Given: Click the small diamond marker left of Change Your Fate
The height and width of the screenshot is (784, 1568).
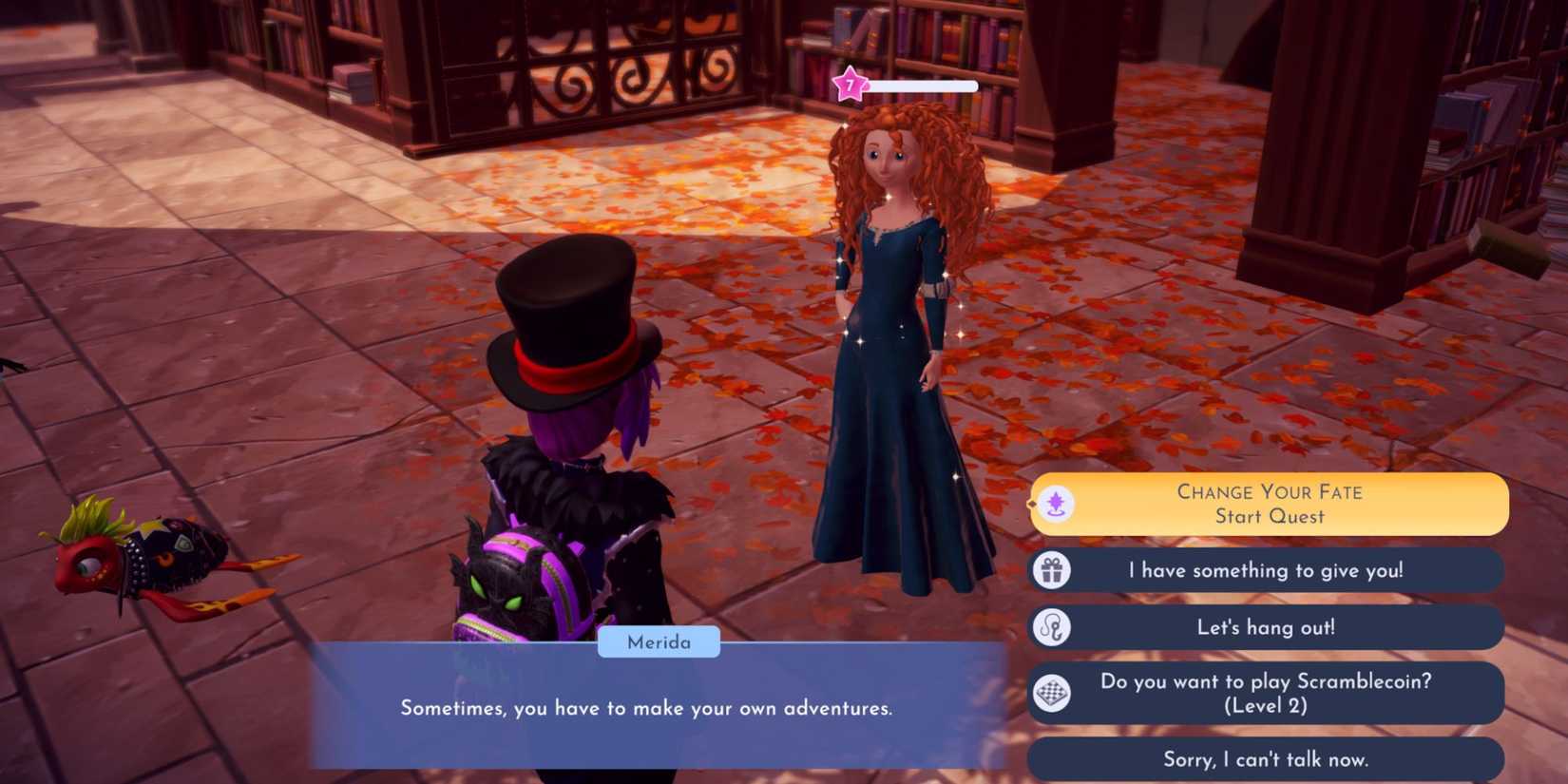Looking at the screenshot, I should coord(1031,505).
